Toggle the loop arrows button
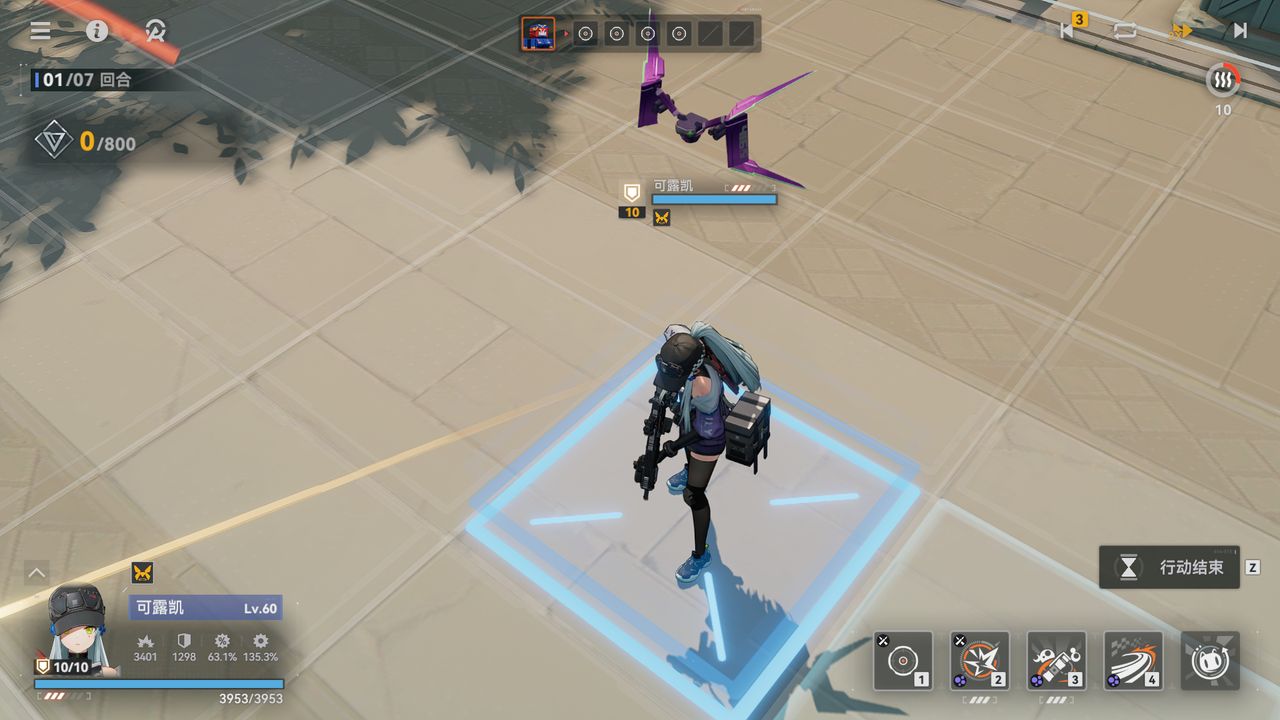The height and width of the screenshot is (720, 1280). [1125, 30]
